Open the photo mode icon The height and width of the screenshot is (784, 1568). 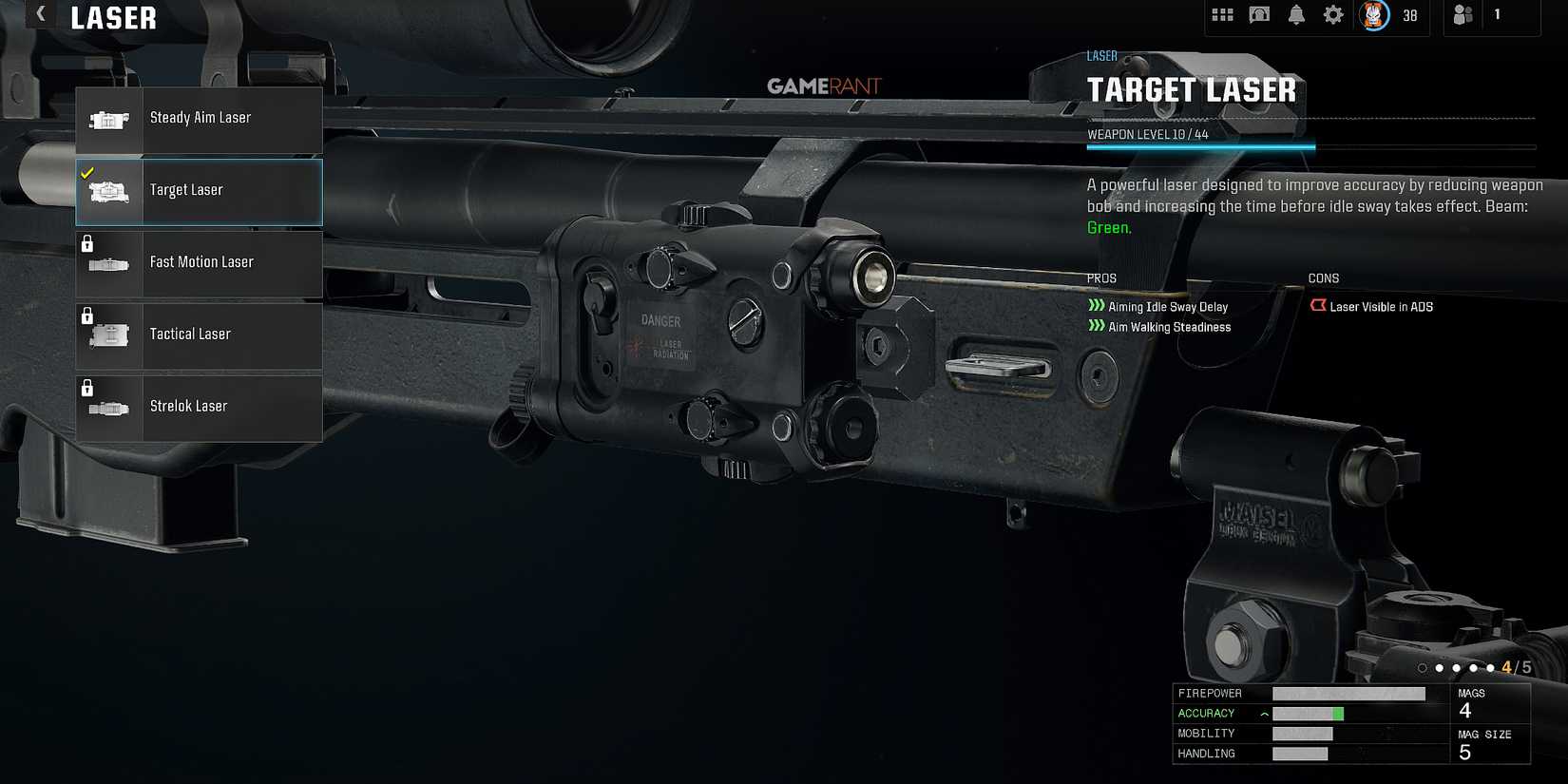point(1258,15)
